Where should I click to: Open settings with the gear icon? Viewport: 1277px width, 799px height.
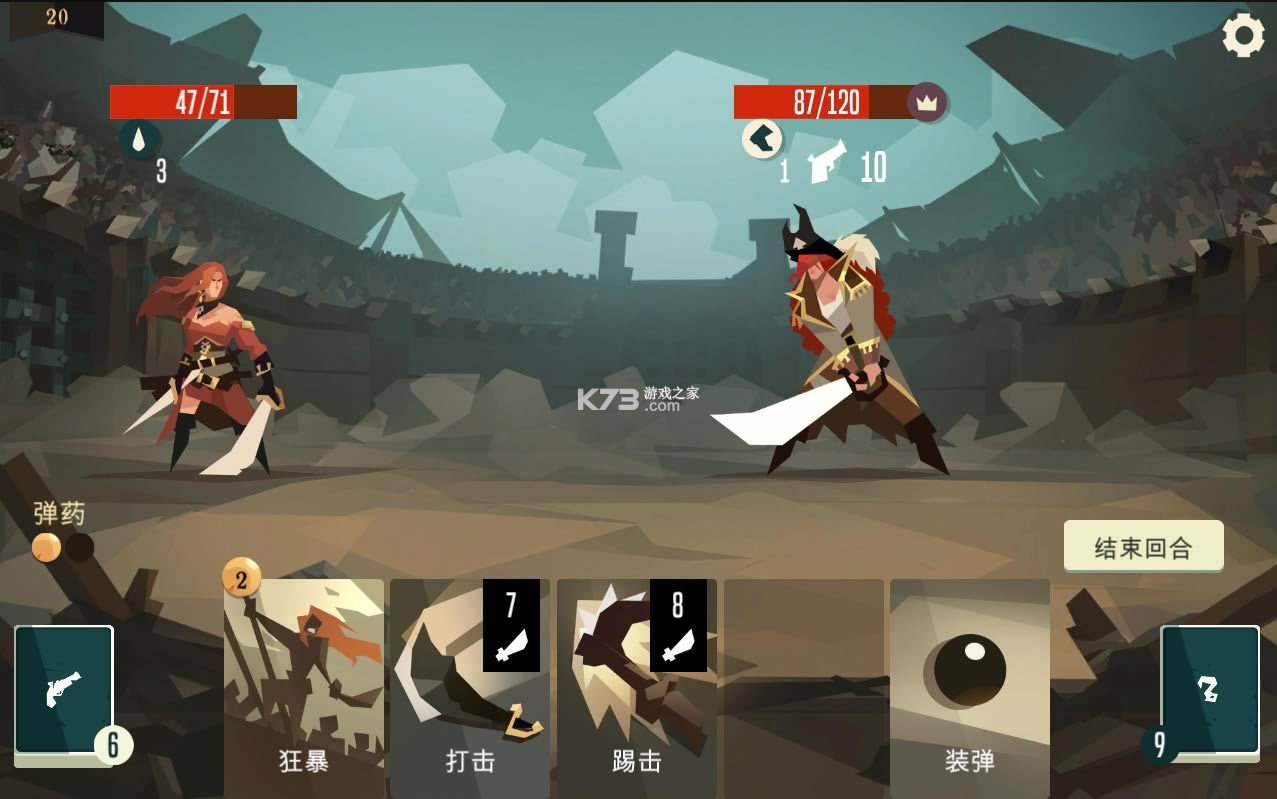pyautogui.click(x=1243, y=37)
